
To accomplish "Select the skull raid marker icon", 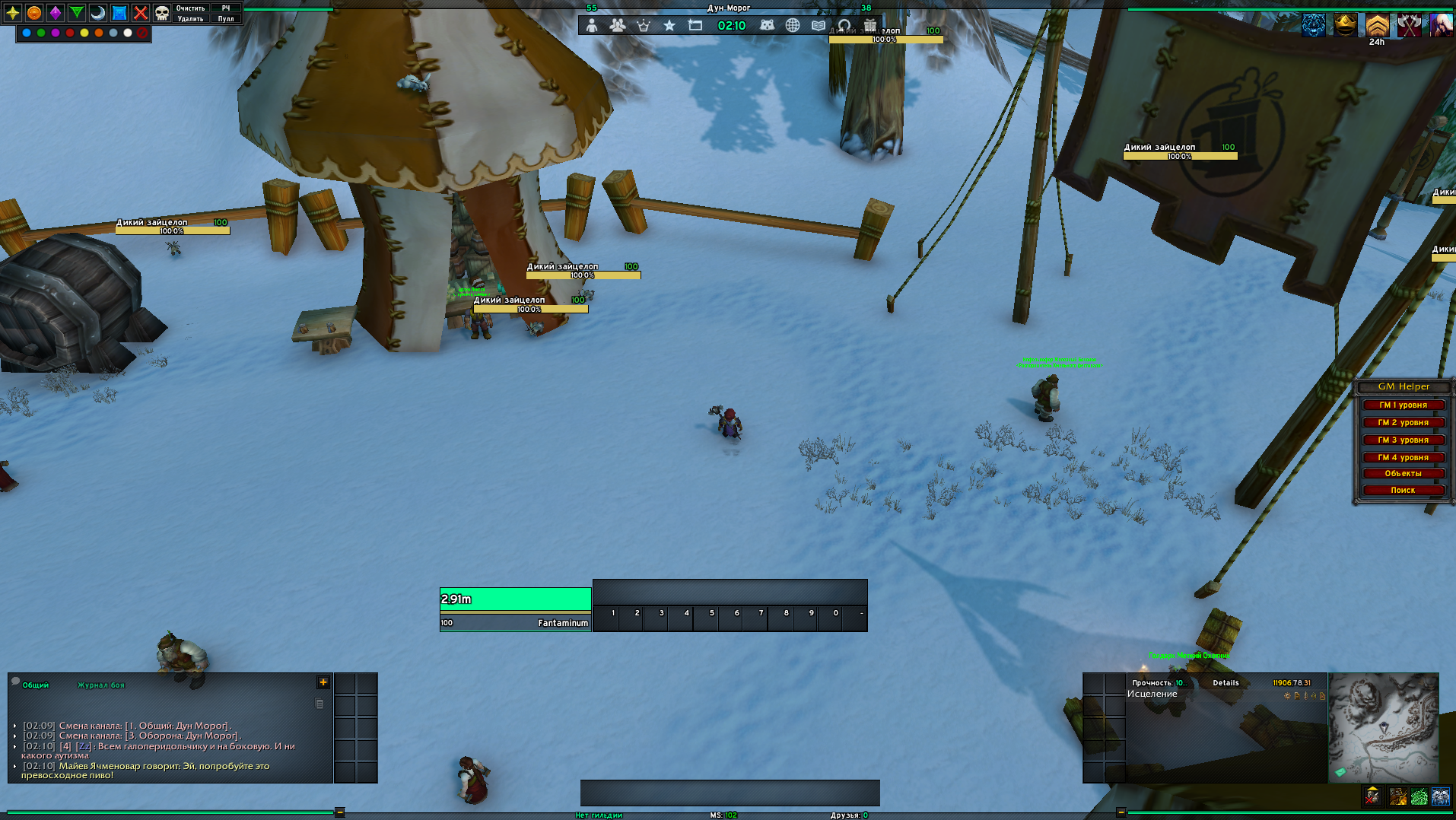I will (161, 12).
